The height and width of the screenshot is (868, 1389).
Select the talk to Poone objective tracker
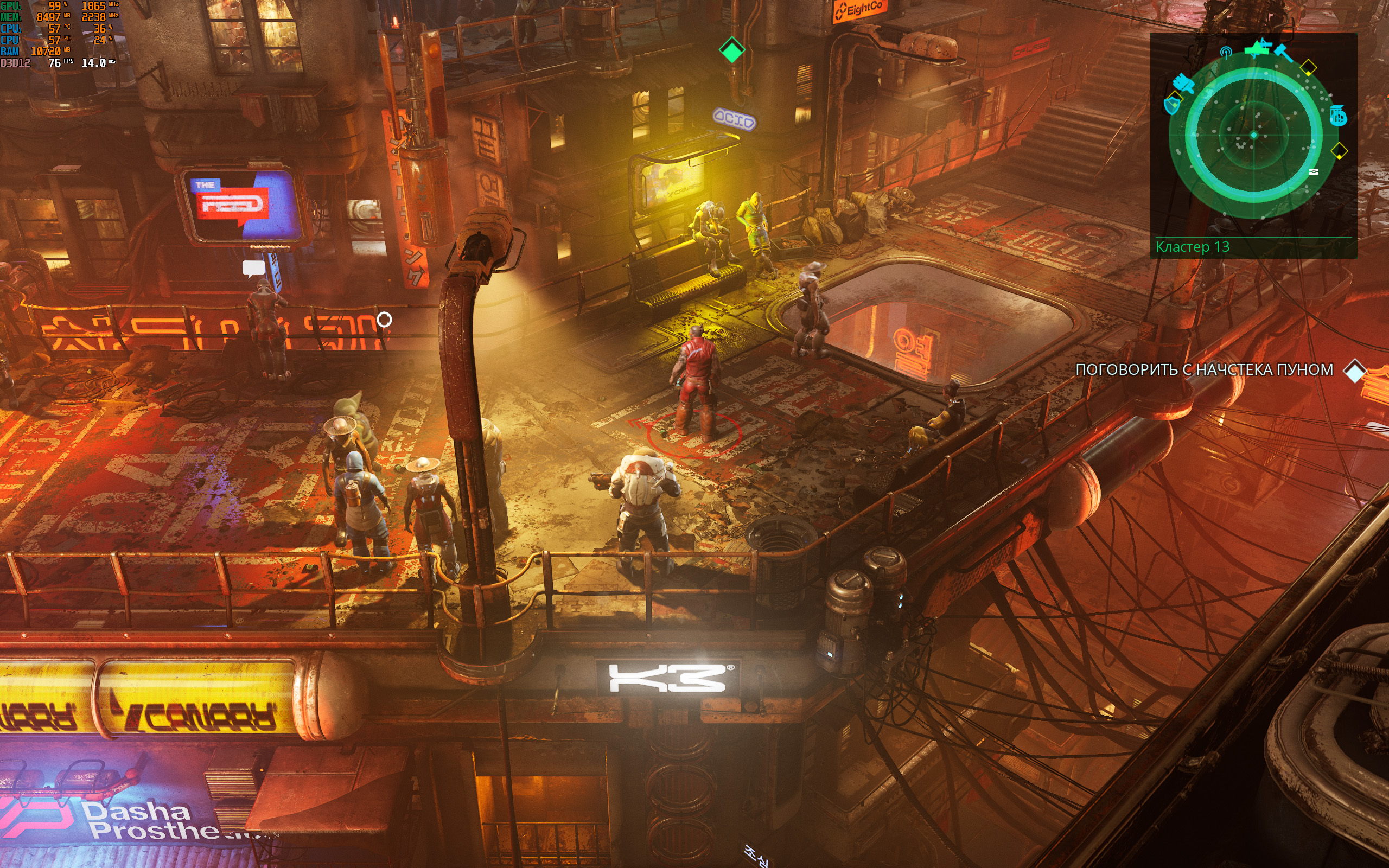(1204, 369)
